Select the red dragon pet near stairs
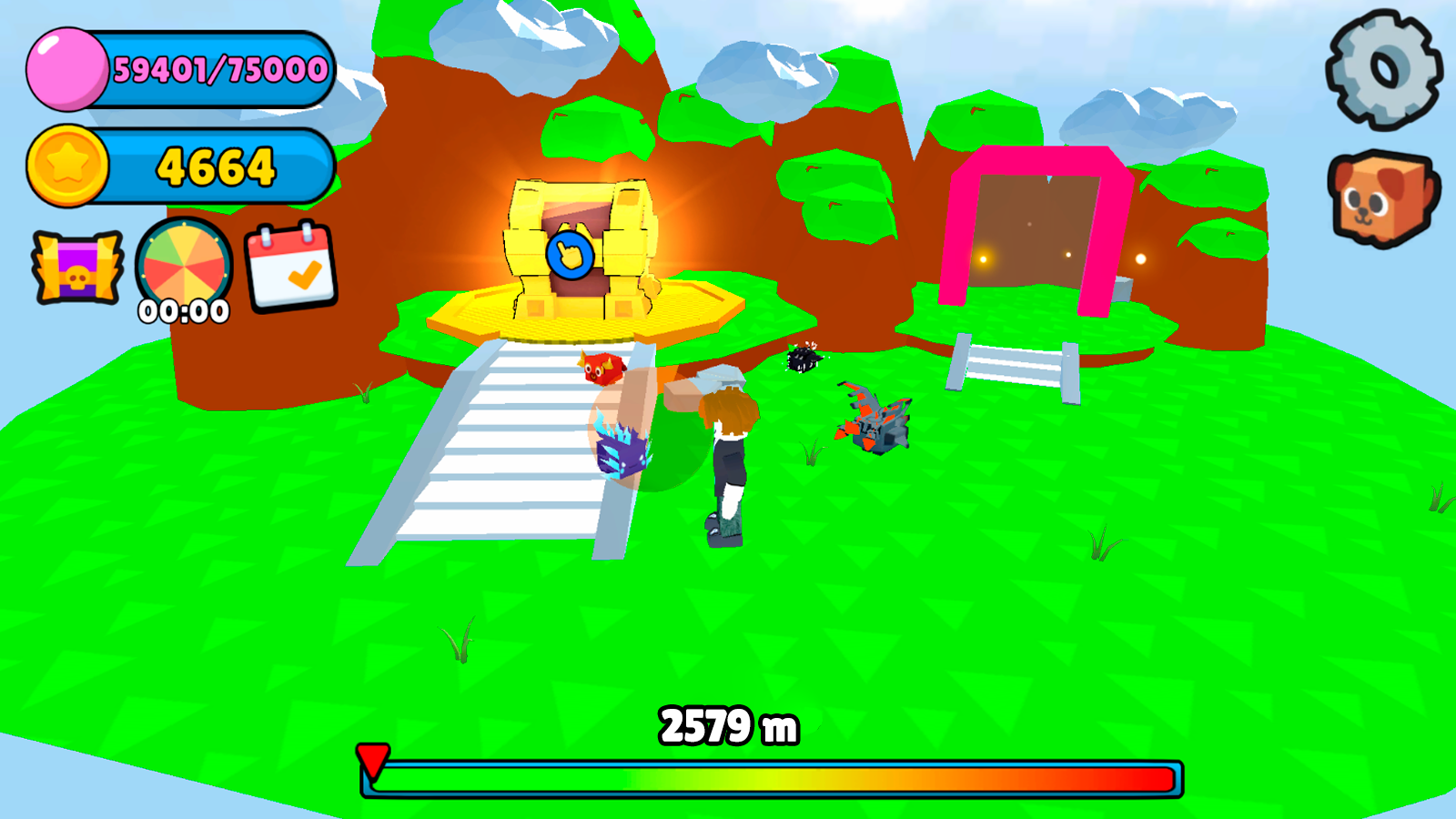 602,369
